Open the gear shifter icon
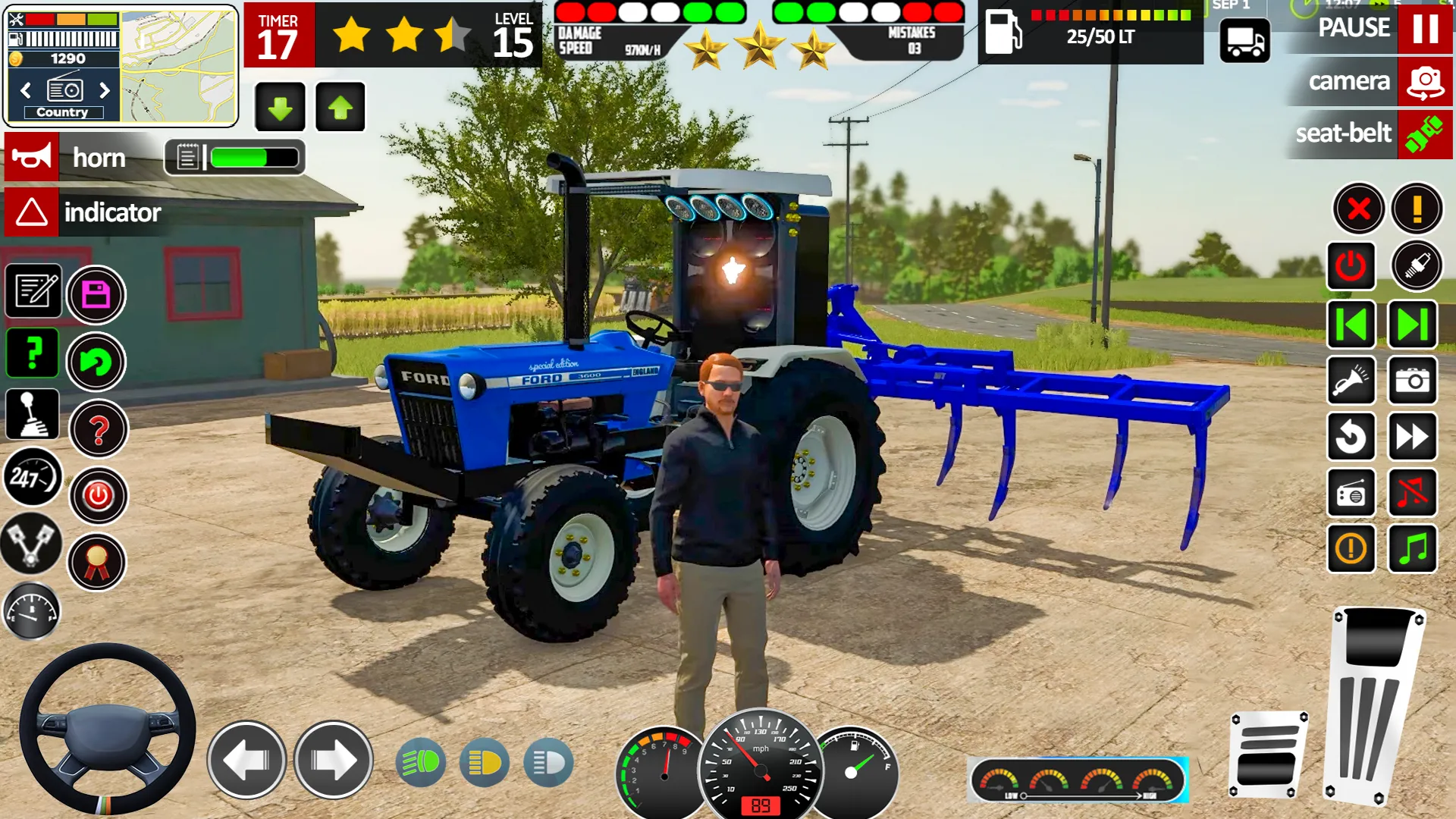 pos(32,414)
